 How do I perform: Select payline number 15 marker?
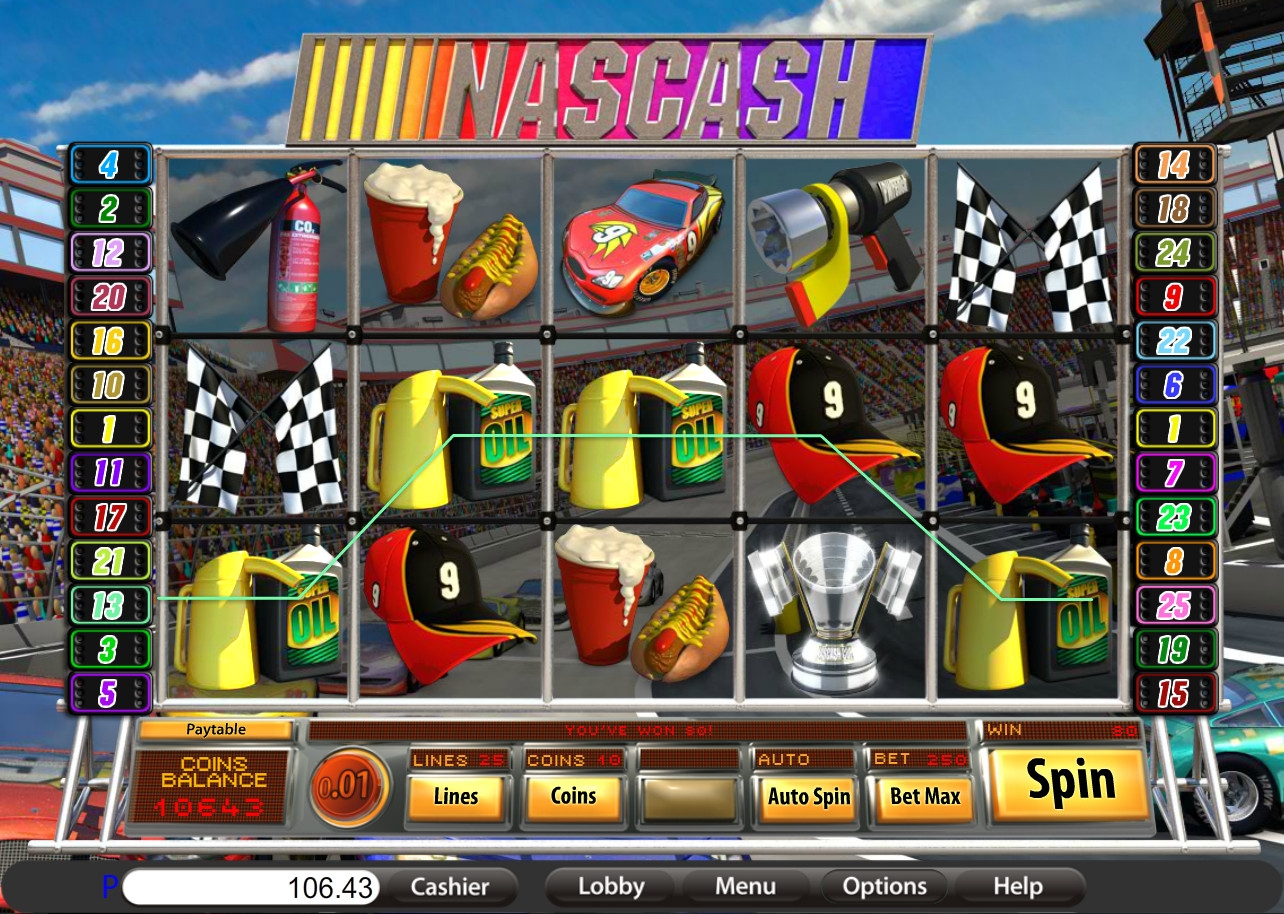(1174, 693)
